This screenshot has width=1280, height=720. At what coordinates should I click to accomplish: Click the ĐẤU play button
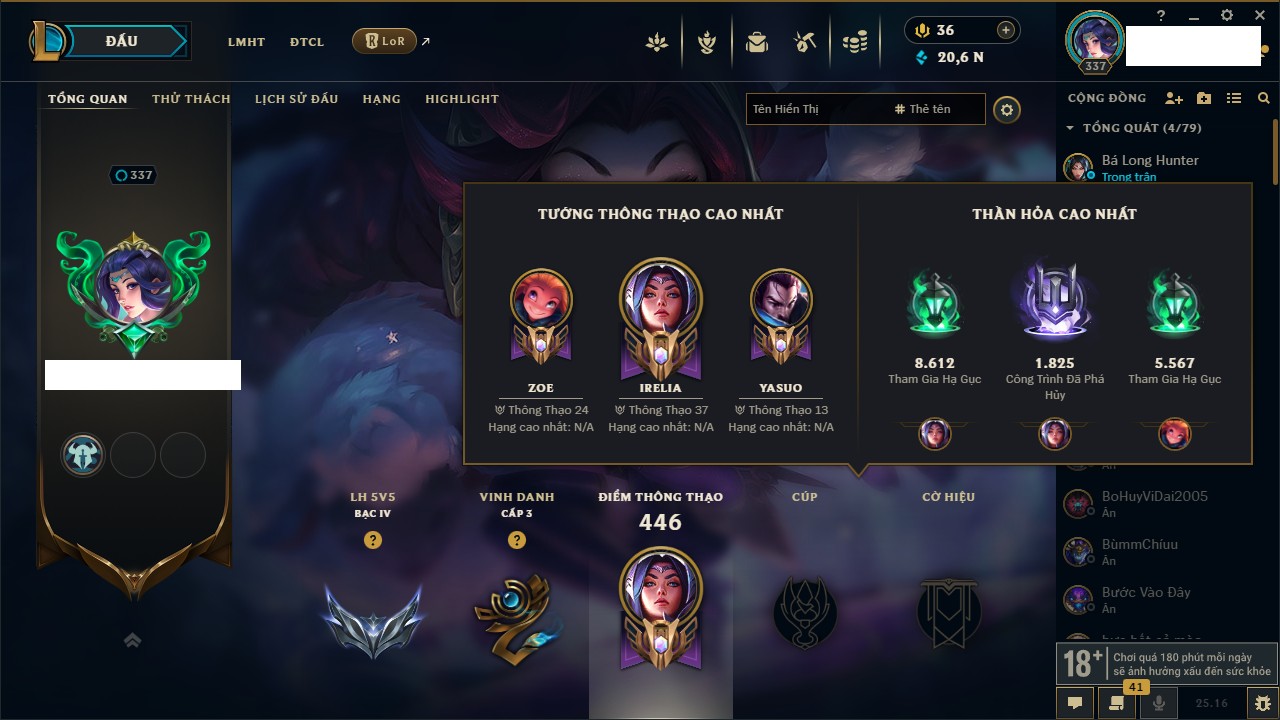click(121, 41)
